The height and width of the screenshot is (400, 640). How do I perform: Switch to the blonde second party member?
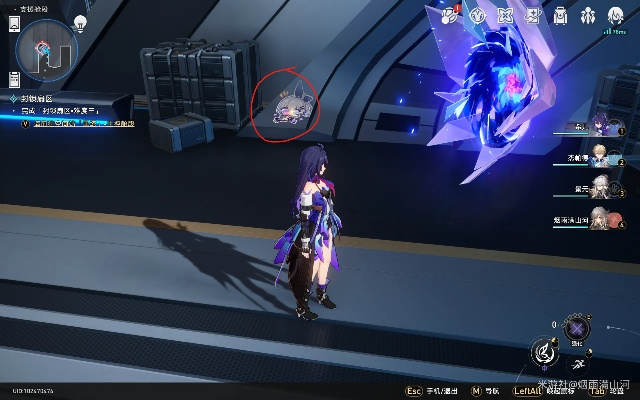point(600,158)
